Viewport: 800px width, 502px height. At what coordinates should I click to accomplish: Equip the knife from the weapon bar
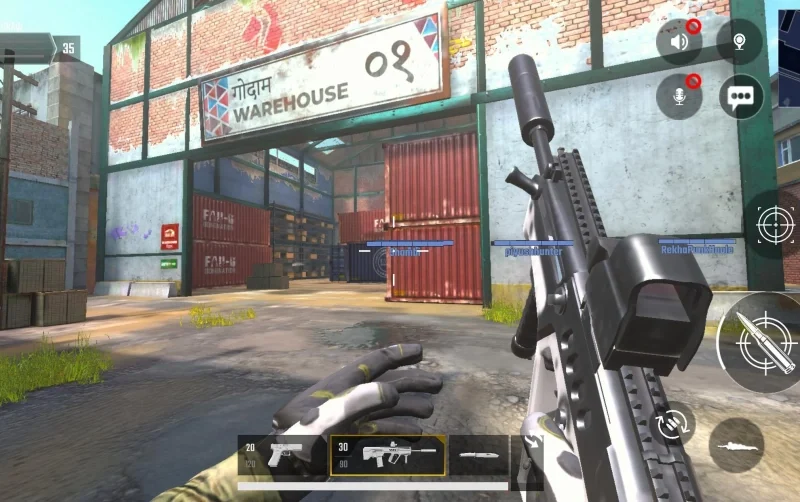[x=478, y=456]
